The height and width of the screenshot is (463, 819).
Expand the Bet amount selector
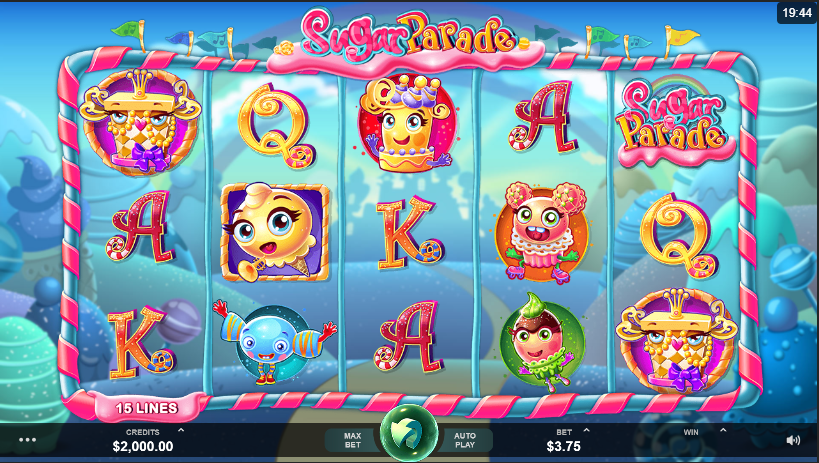tap(587, 431)
